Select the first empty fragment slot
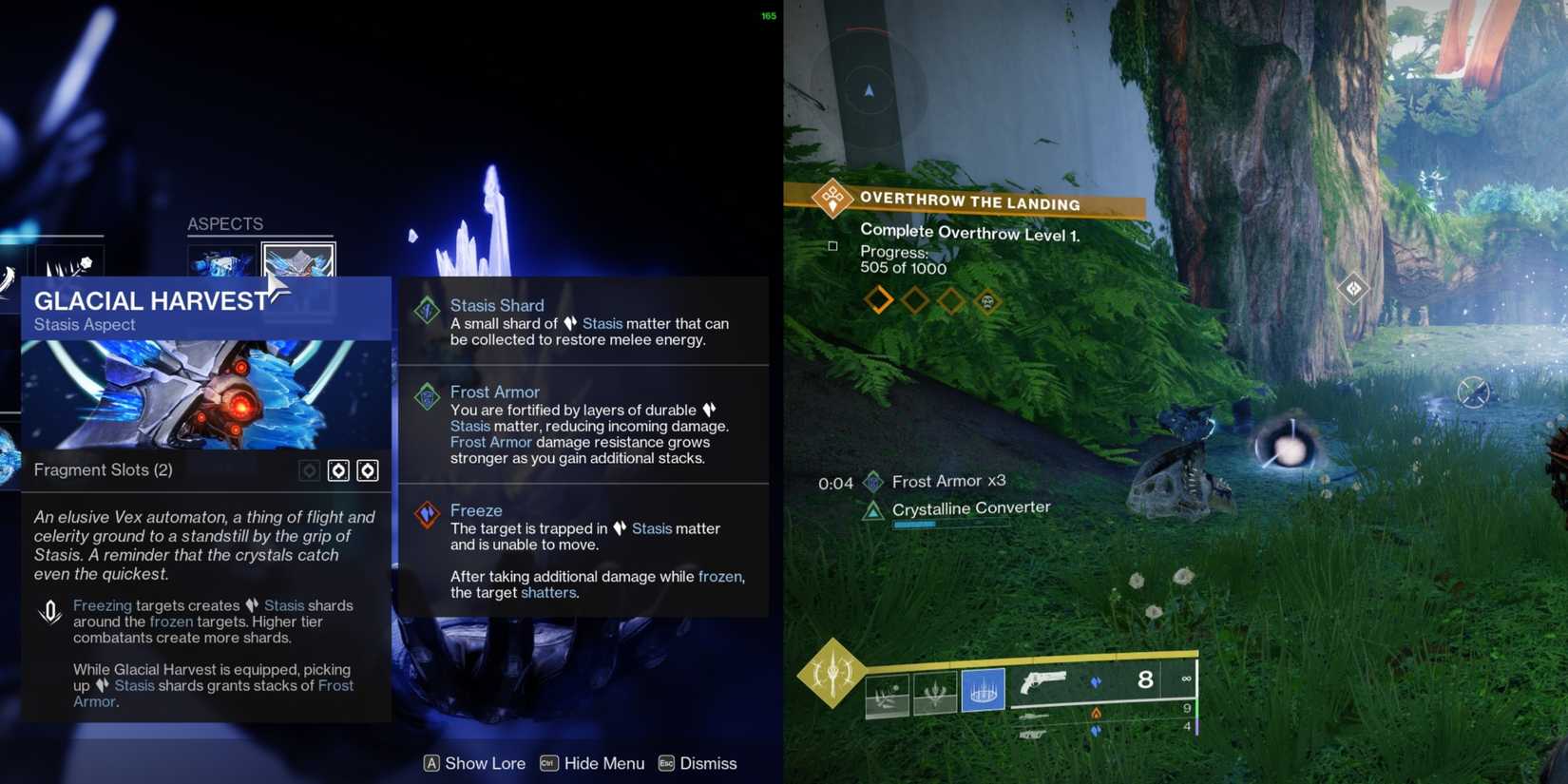Screen dimensions: 1568x784 pyautogui.click(x=338, y=469)
